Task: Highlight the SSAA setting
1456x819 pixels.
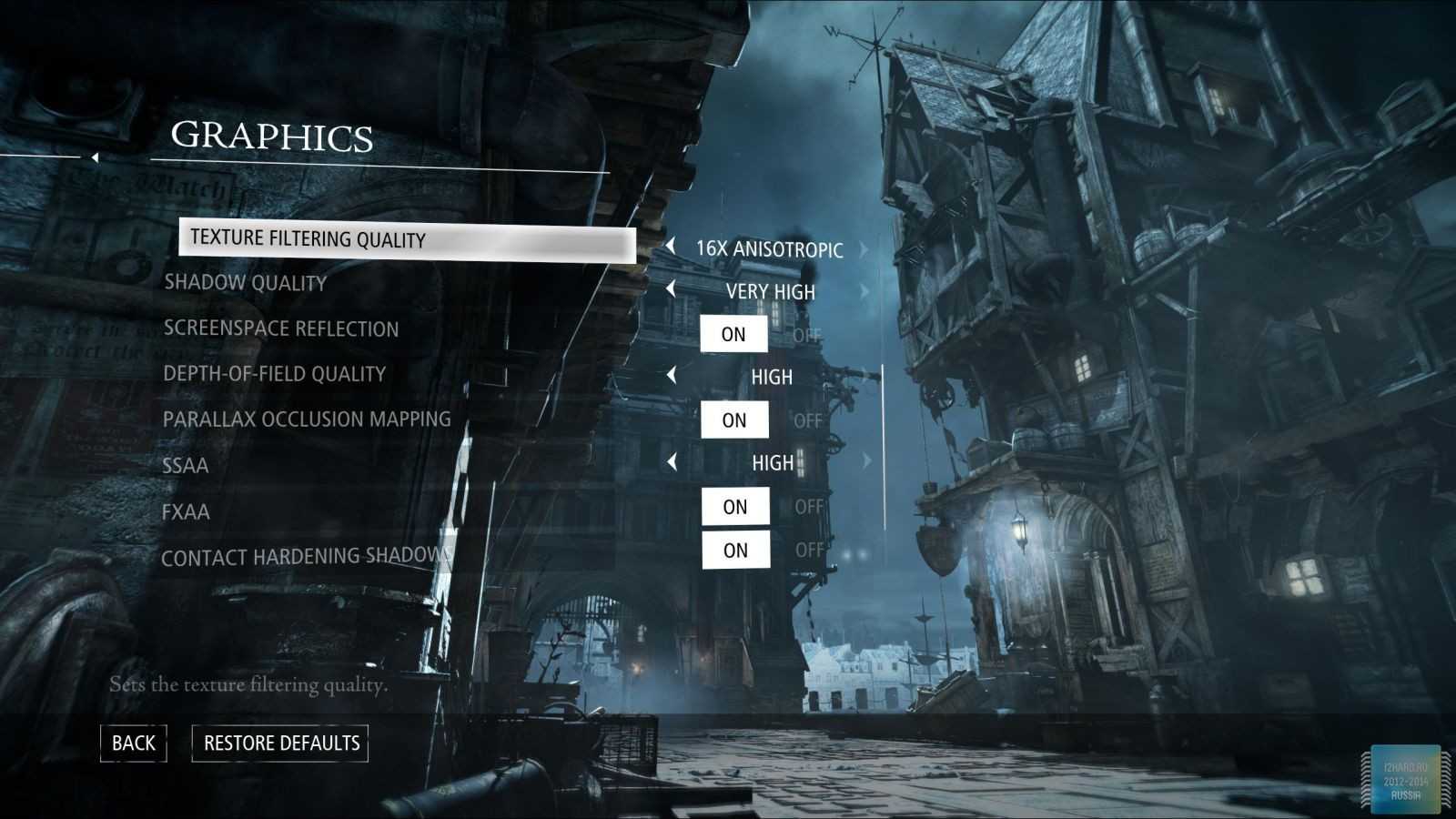Action: pyautogui.click(x=185, y=466)
